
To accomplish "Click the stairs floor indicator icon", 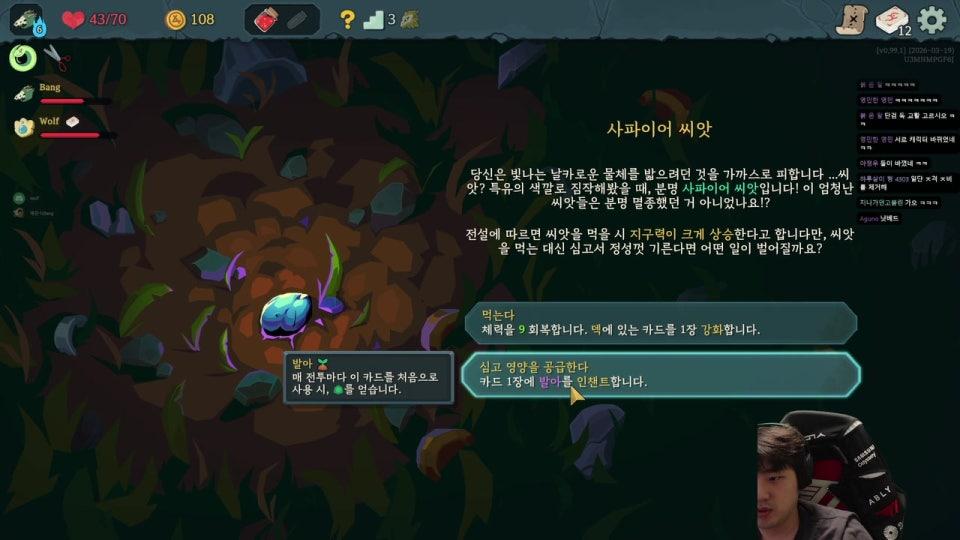I will coord(374,19).
